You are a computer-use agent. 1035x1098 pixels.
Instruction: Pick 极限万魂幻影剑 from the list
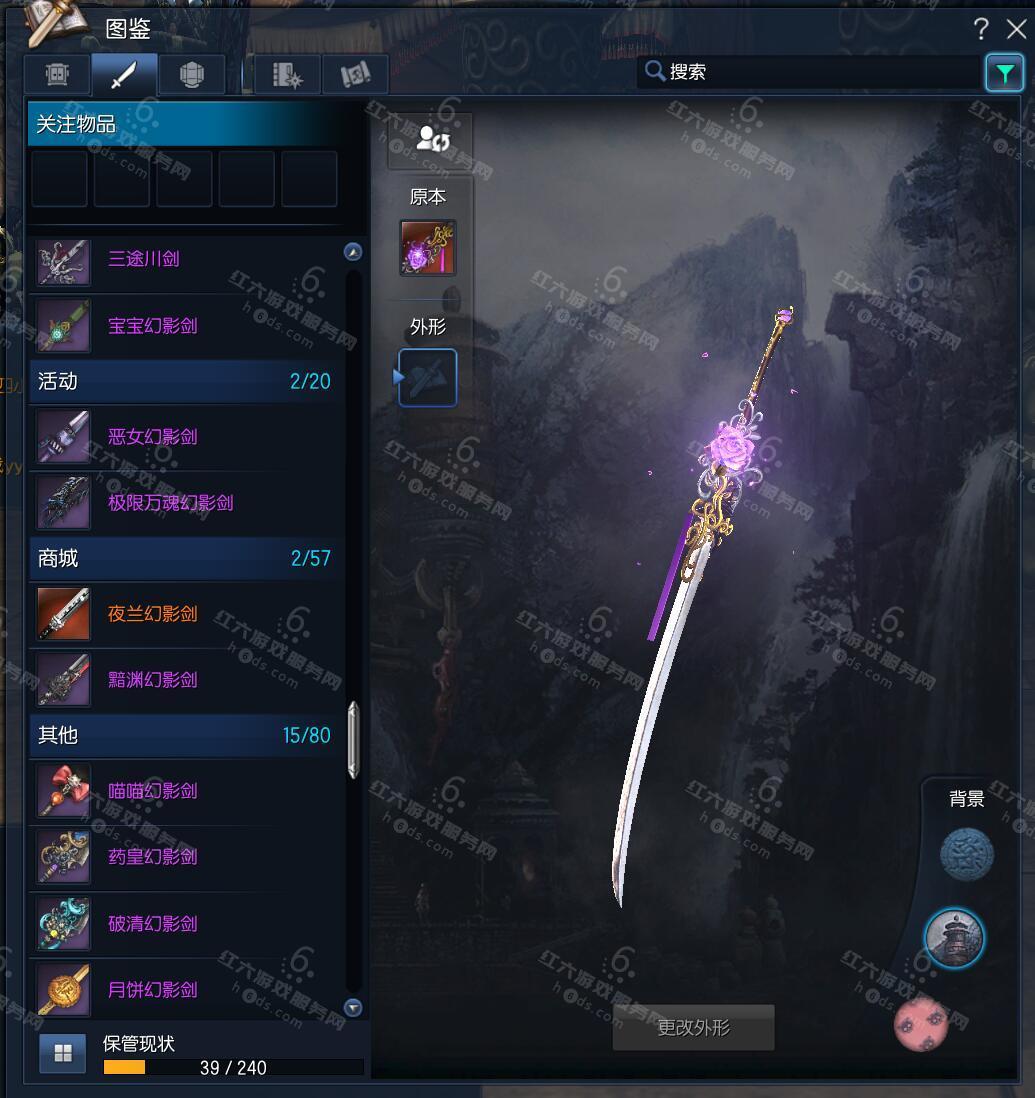click(x=170, y=503)
